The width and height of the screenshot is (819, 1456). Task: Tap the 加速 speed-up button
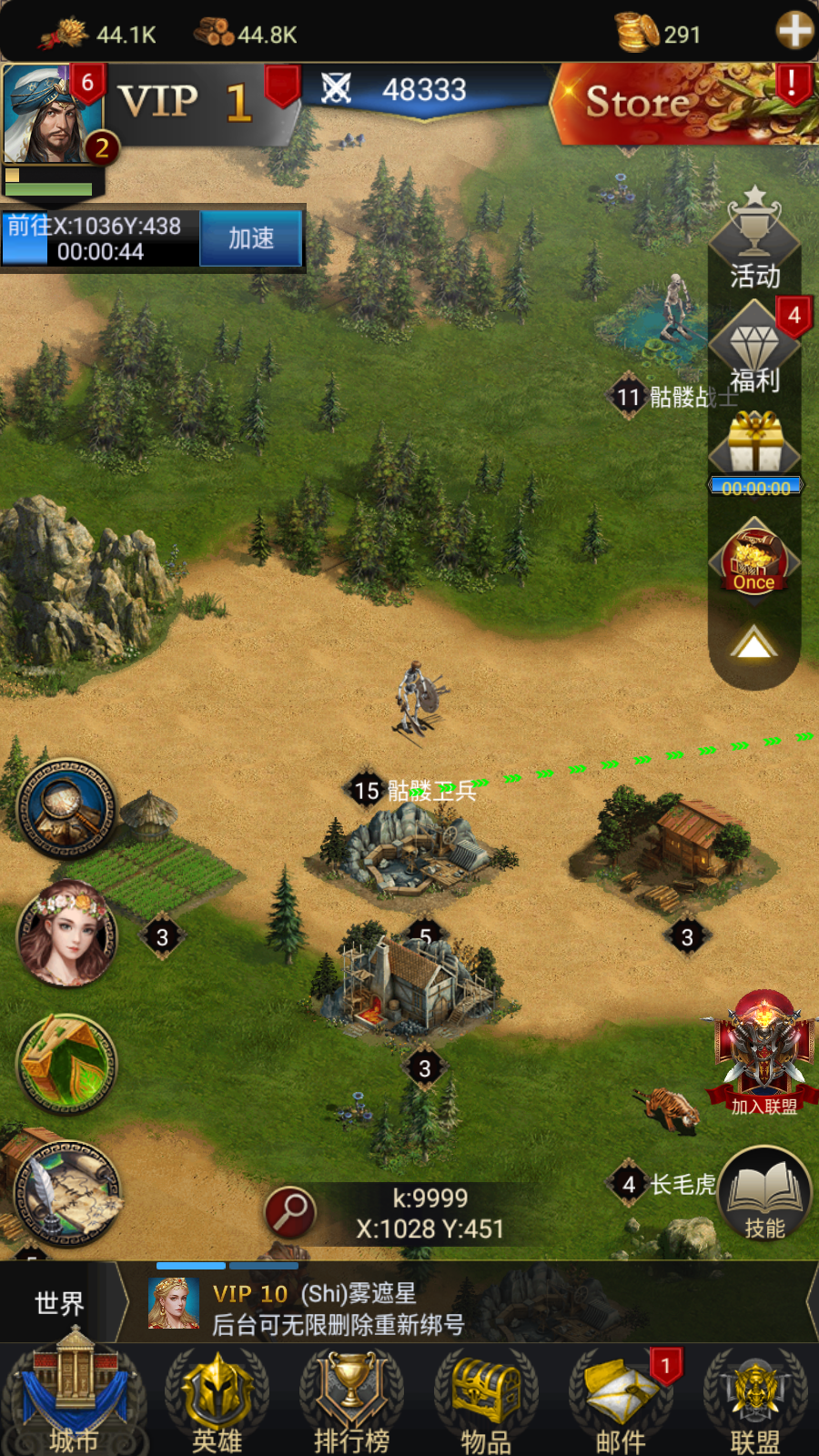pos(250,238)
